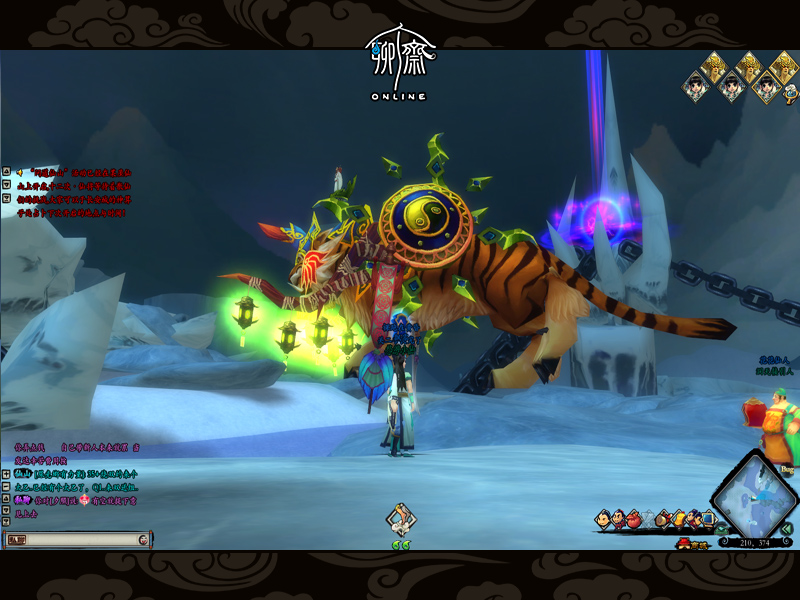The height and width of the screenshot is (600, 800).
Task: Click the golden bell menu icon
Action: [x=678, y=518]
